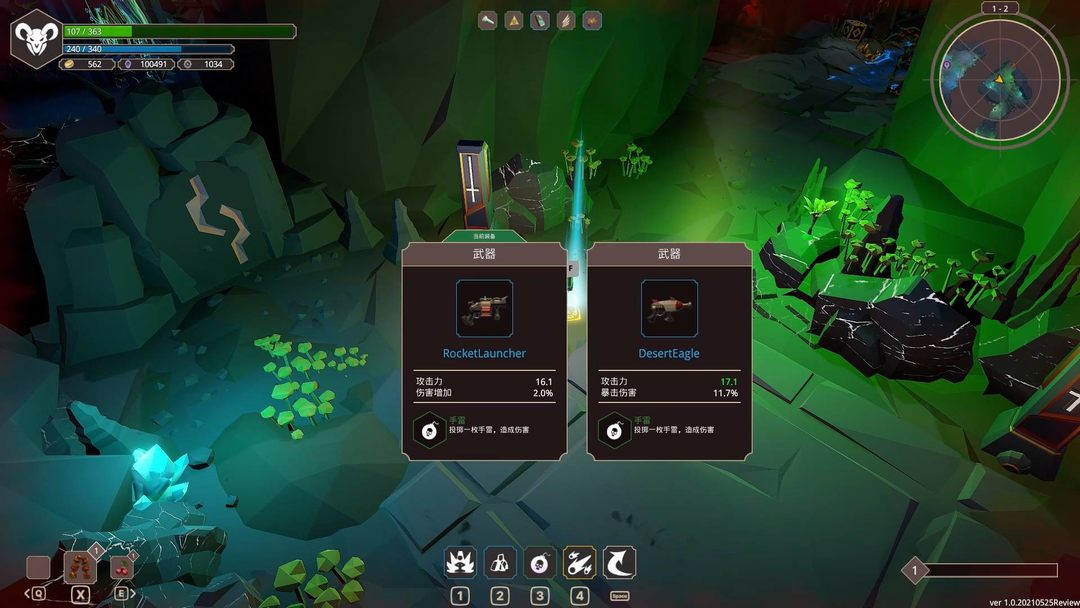The image size is (1080, 608).
Task: Click the ram skull character portrait
Action: pyautogui.click(x=37, y=39)
